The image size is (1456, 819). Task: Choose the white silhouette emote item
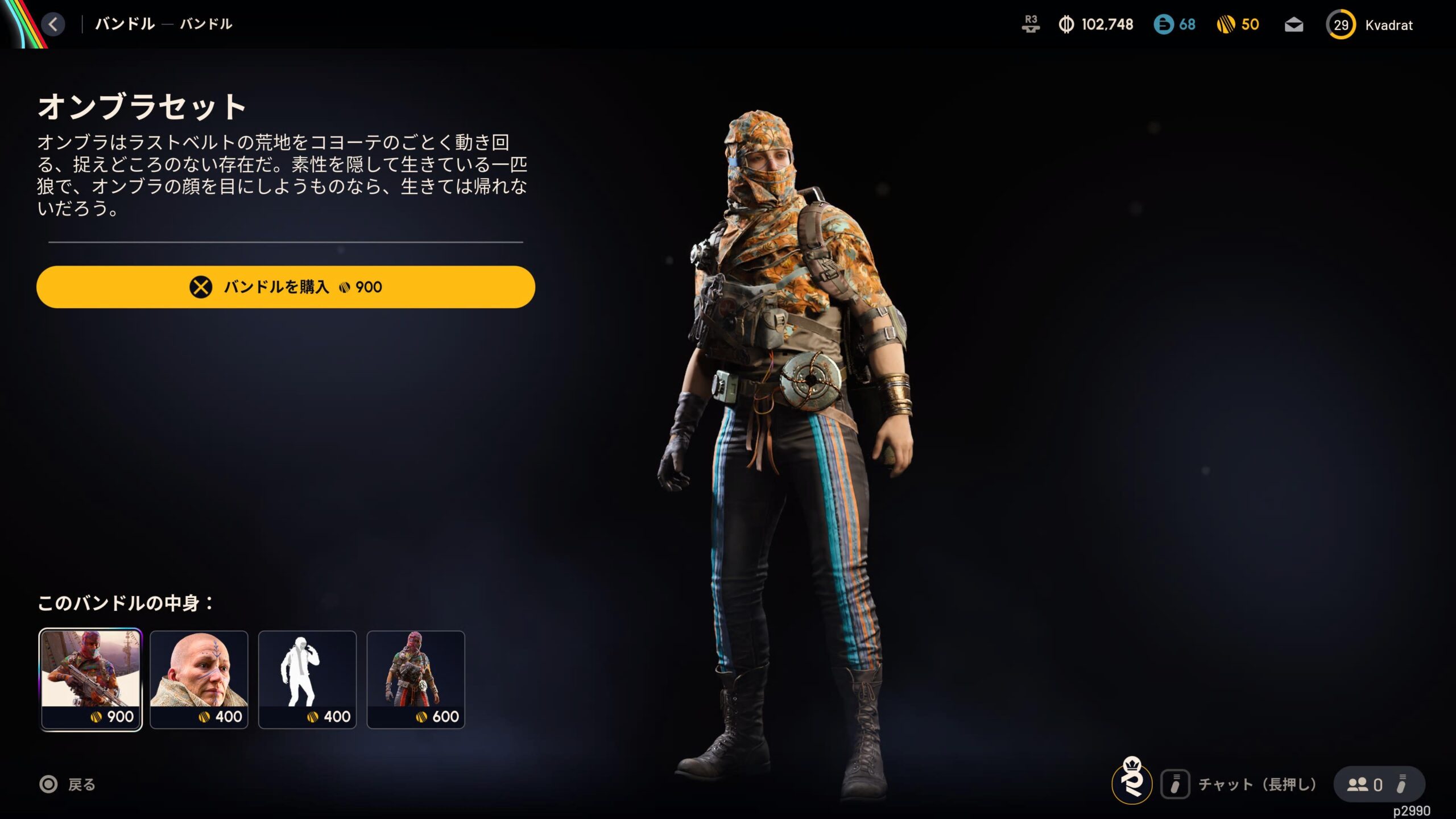tap(307, 679)
